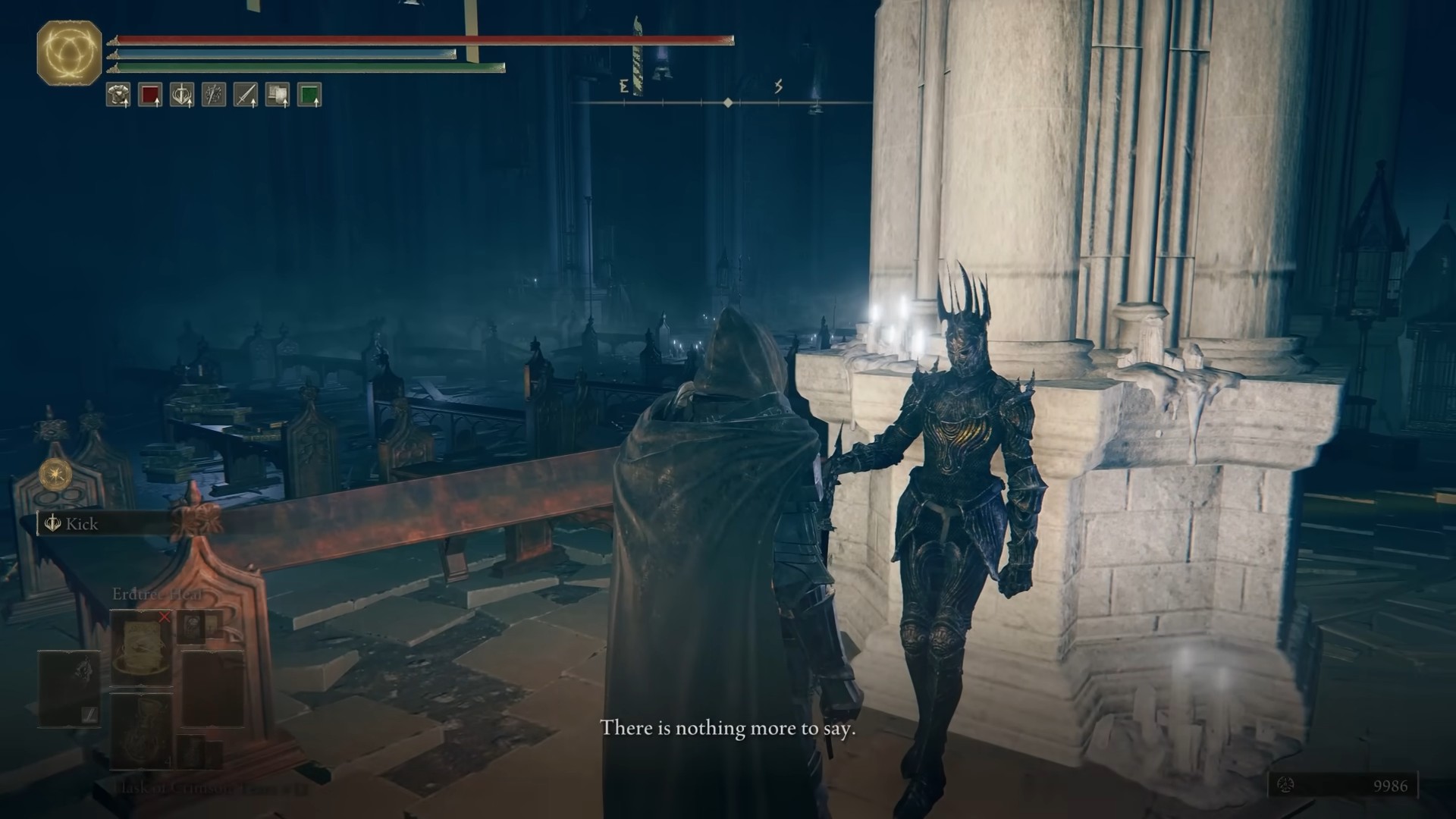Select the left-hand armament slot

pyautogui.click(x=70, y=688)
